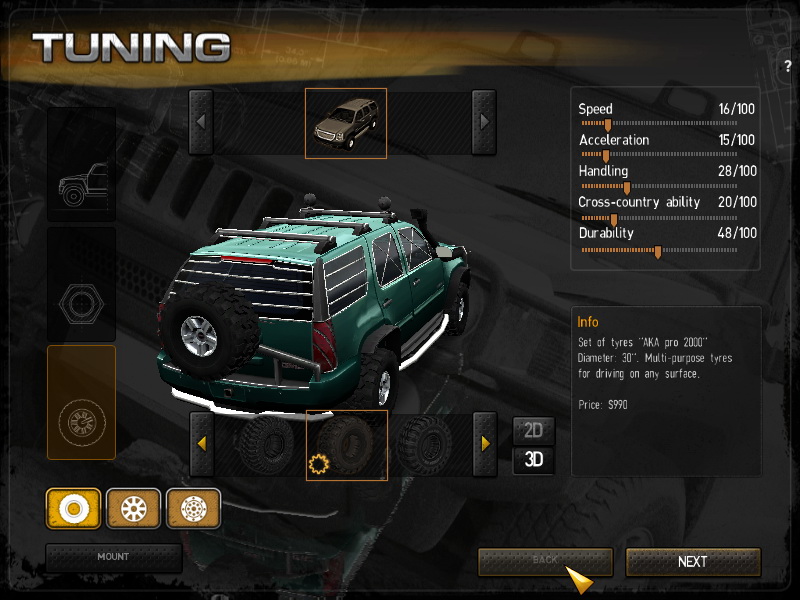Show next tyres with the right yellow arrow
800x600 pixels.
484,443
